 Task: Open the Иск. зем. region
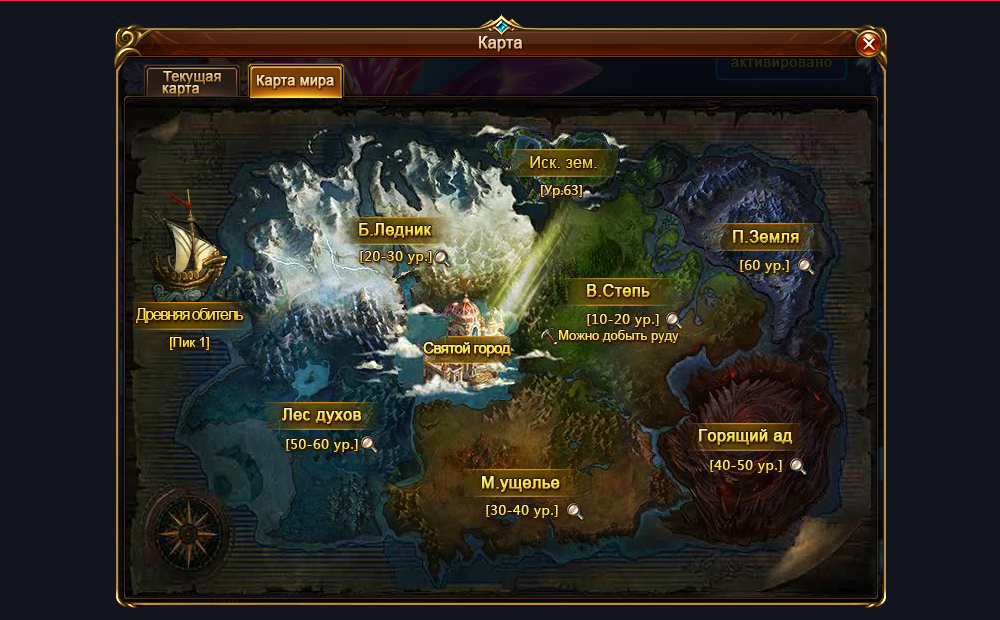coord(562,162)
